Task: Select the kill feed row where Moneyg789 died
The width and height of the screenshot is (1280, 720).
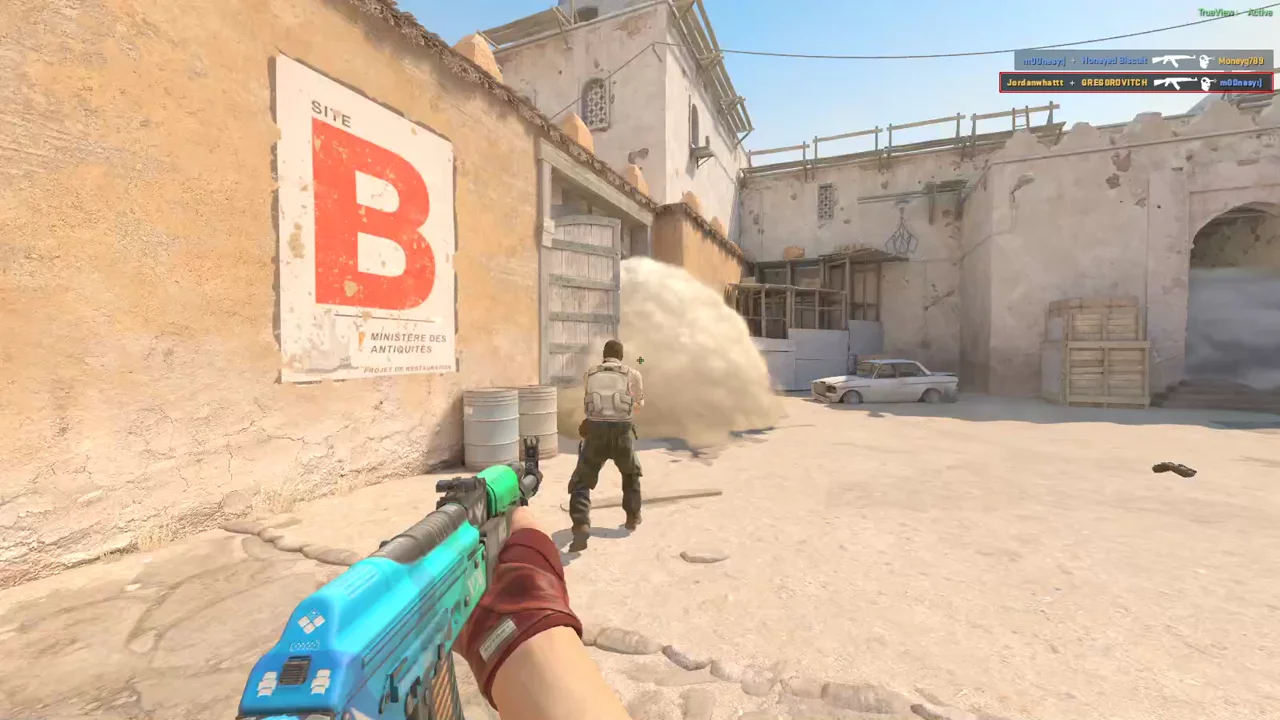Action: (x=1143, y=61)
